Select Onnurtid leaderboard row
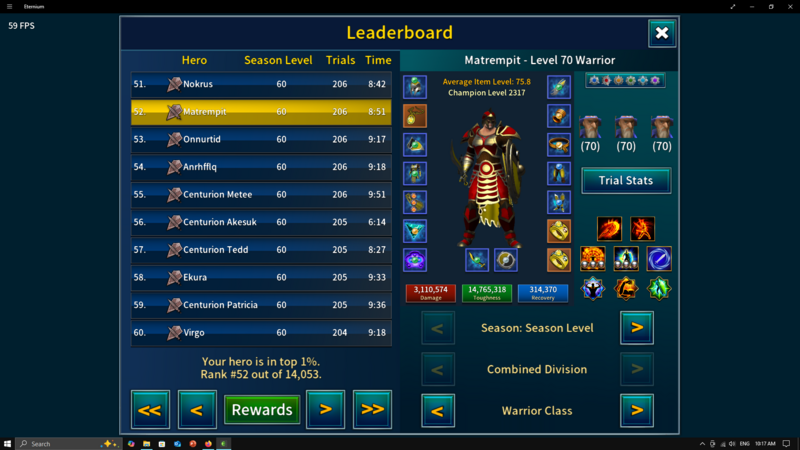The height and width of the screenshot is (450, 800). click(261, 139)
